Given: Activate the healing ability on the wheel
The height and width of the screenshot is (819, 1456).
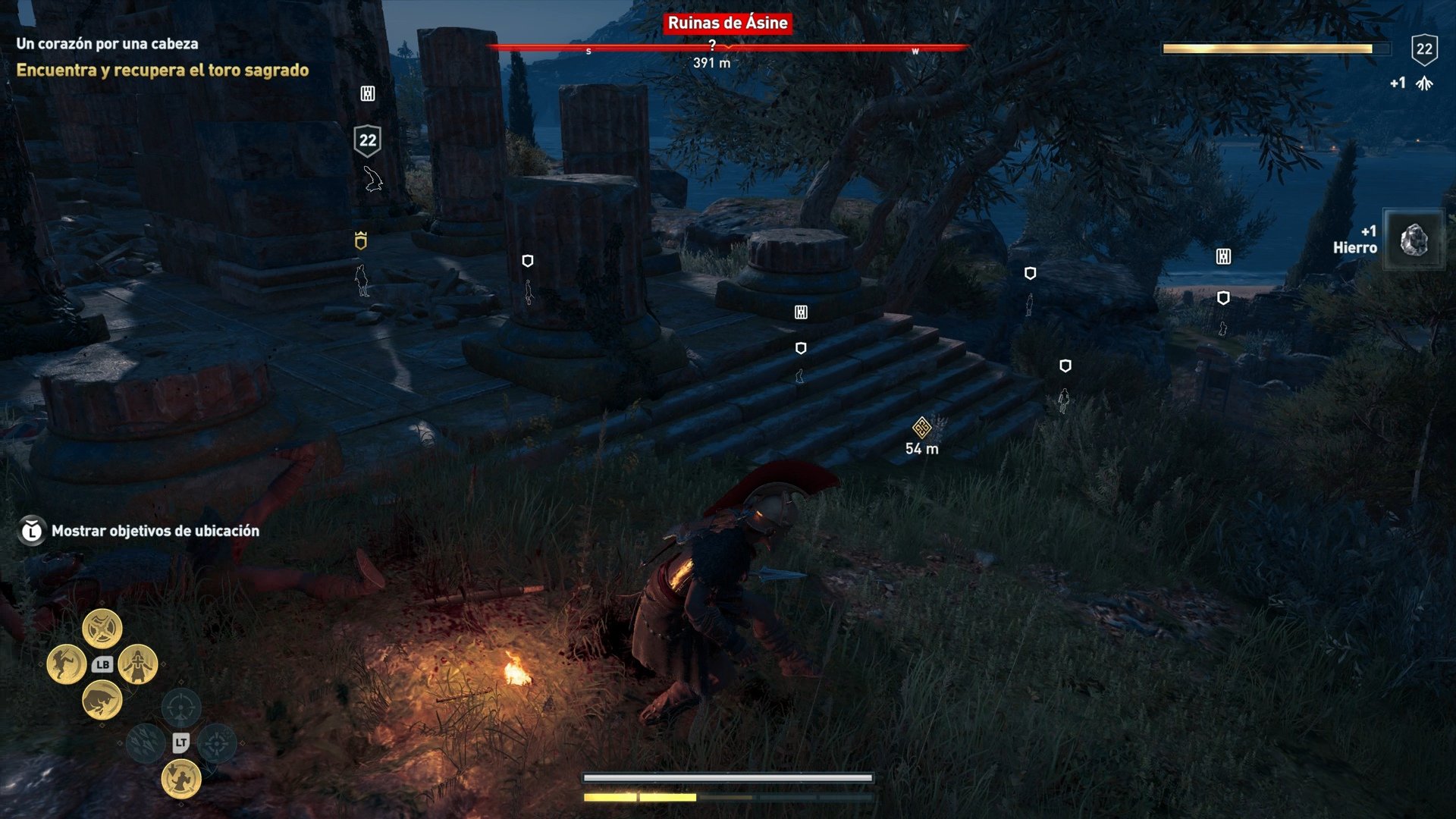Looking at the screenshot, I should 136,665.
